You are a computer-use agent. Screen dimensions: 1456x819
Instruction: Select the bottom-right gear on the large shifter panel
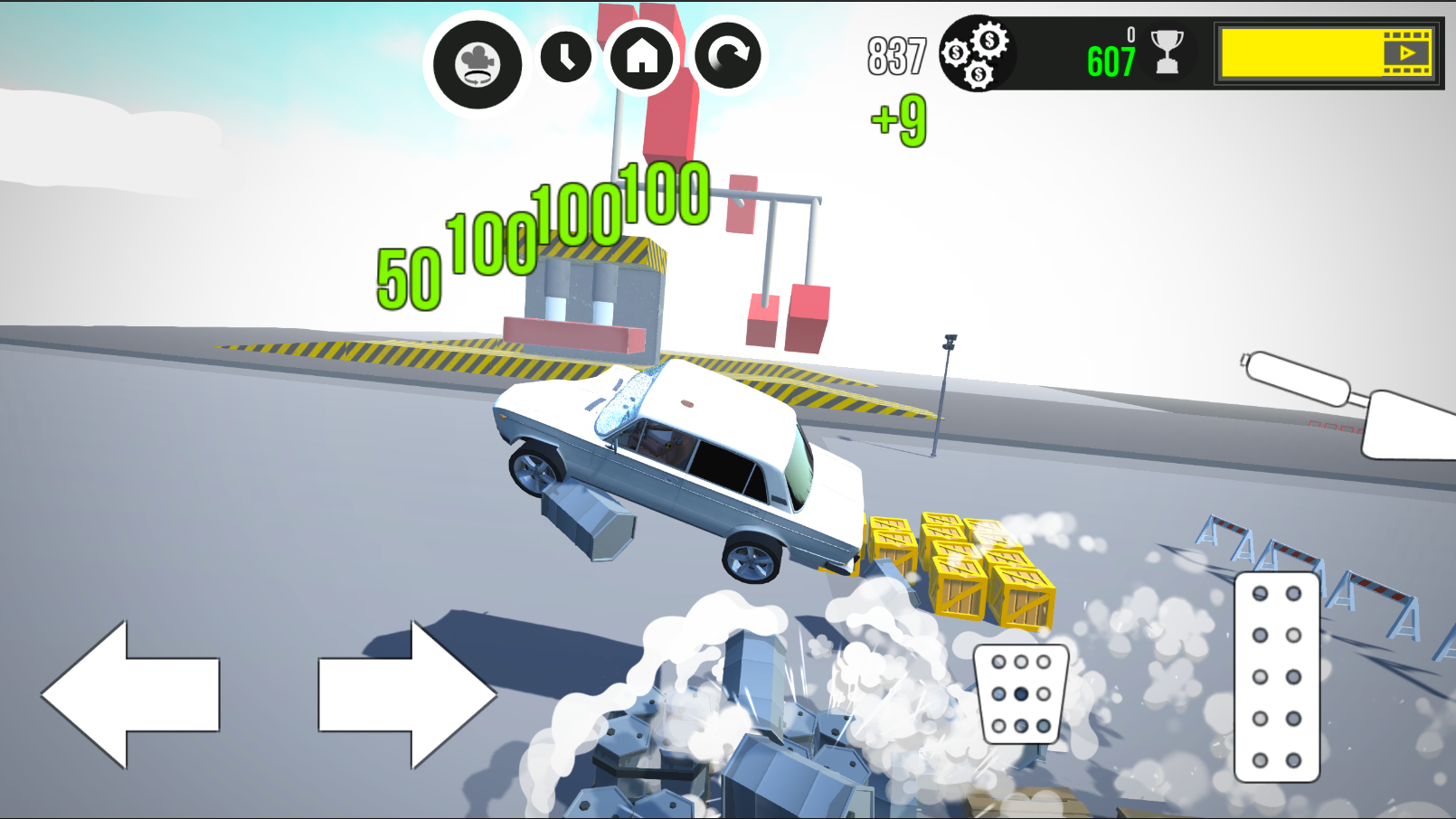pyautogui.click(x=1293, y=760)
